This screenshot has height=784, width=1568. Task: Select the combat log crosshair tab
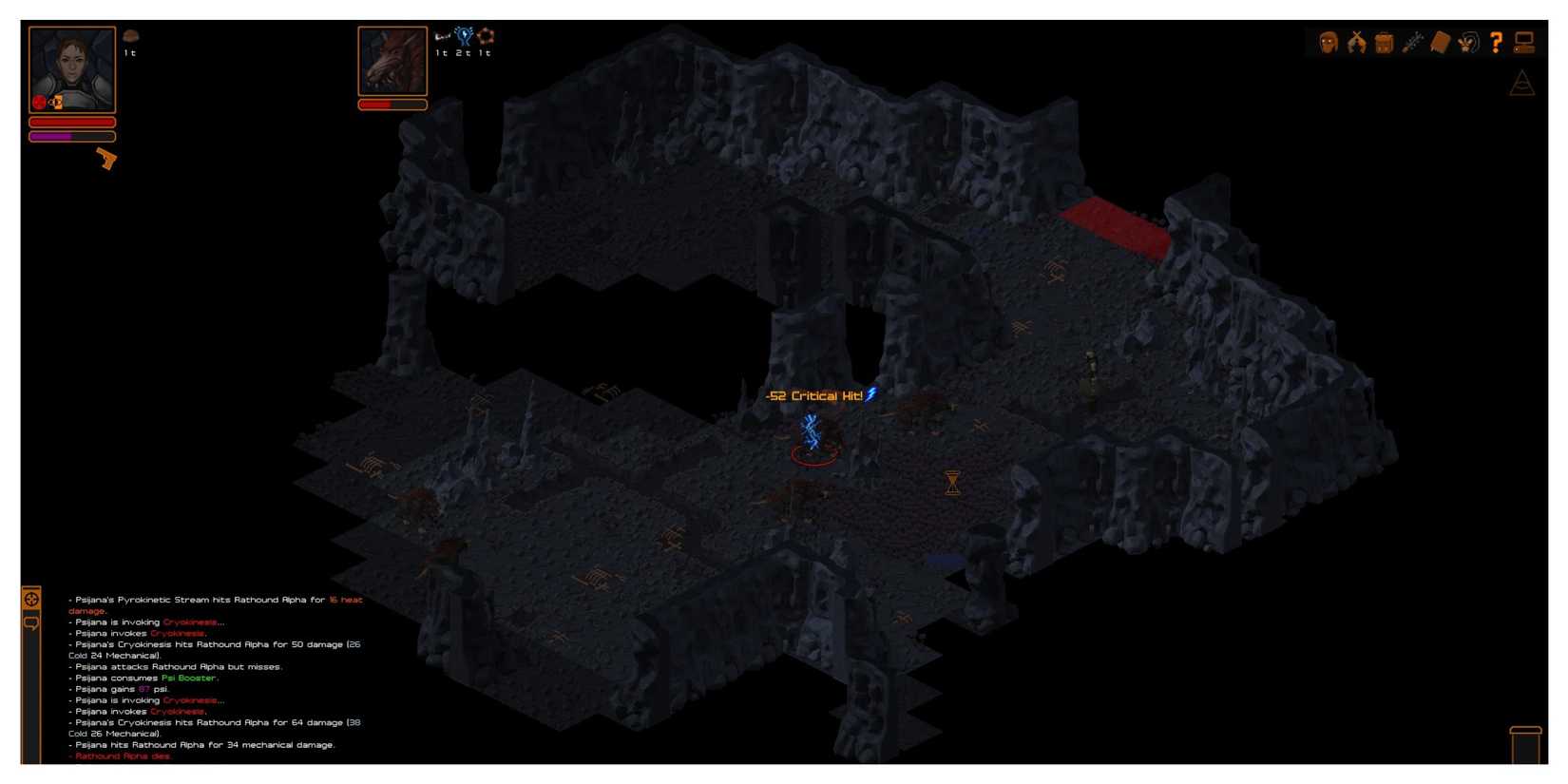[31, 599]
